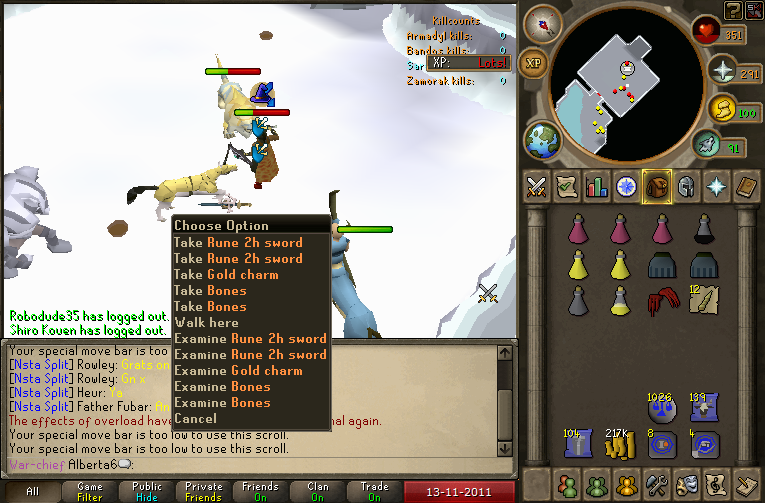Select Walk here in the menu
The image size is (765, 503).
(206, 323)
